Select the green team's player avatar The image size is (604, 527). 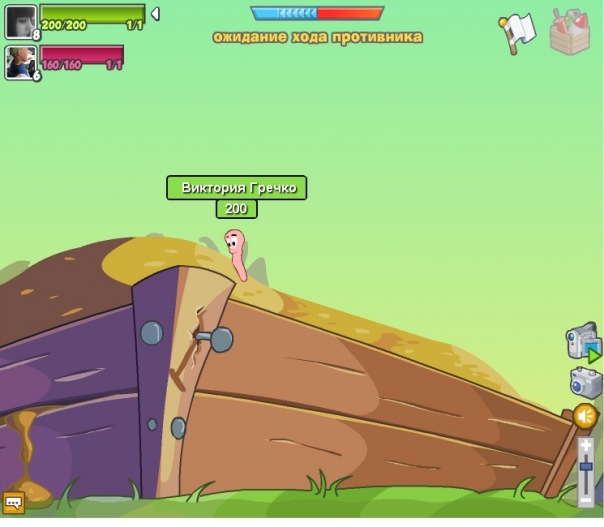20,21
